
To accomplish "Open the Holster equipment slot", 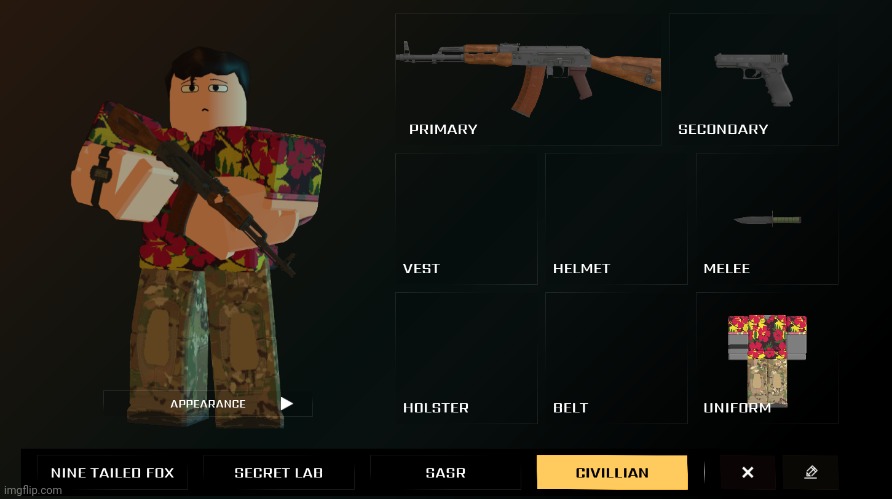I will [465, 357].
